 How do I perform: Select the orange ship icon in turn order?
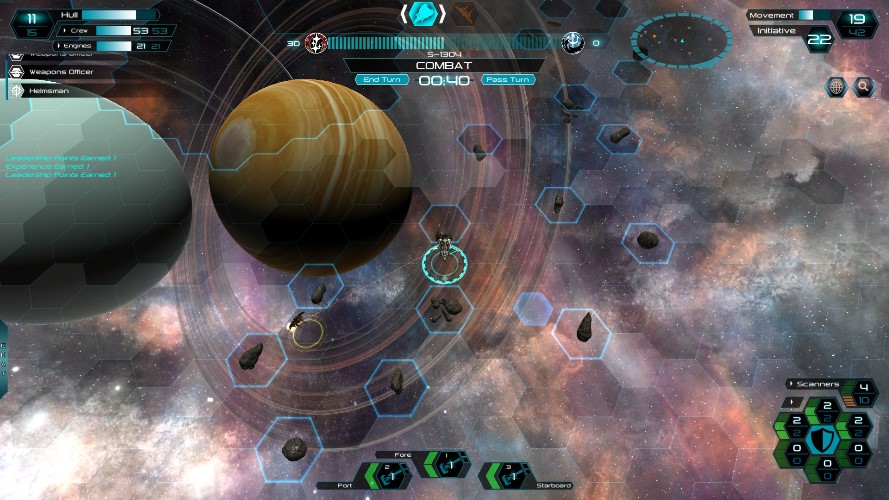point(465,14)
